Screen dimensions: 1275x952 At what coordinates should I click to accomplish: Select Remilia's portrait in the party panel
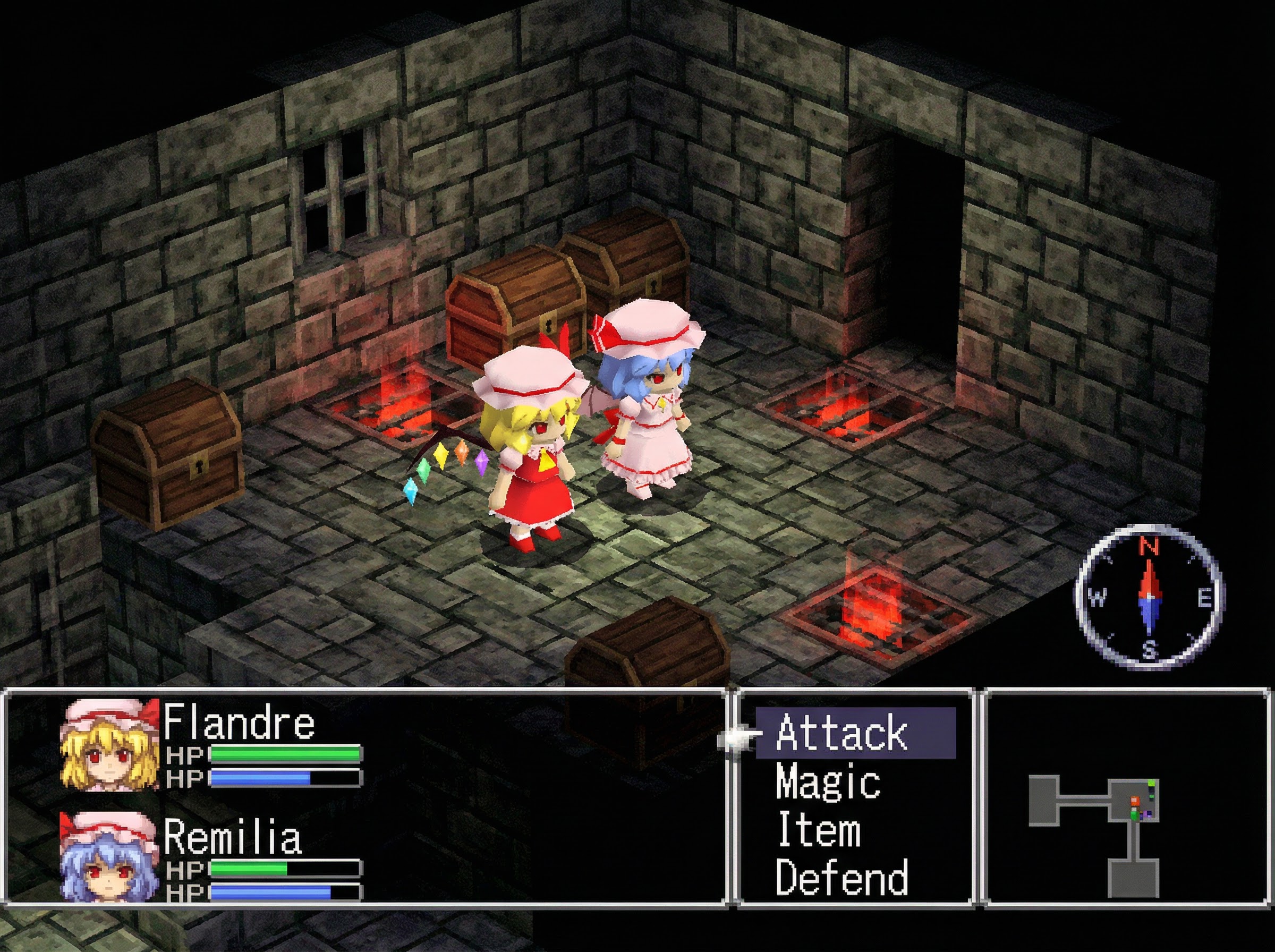pos(110,857)
